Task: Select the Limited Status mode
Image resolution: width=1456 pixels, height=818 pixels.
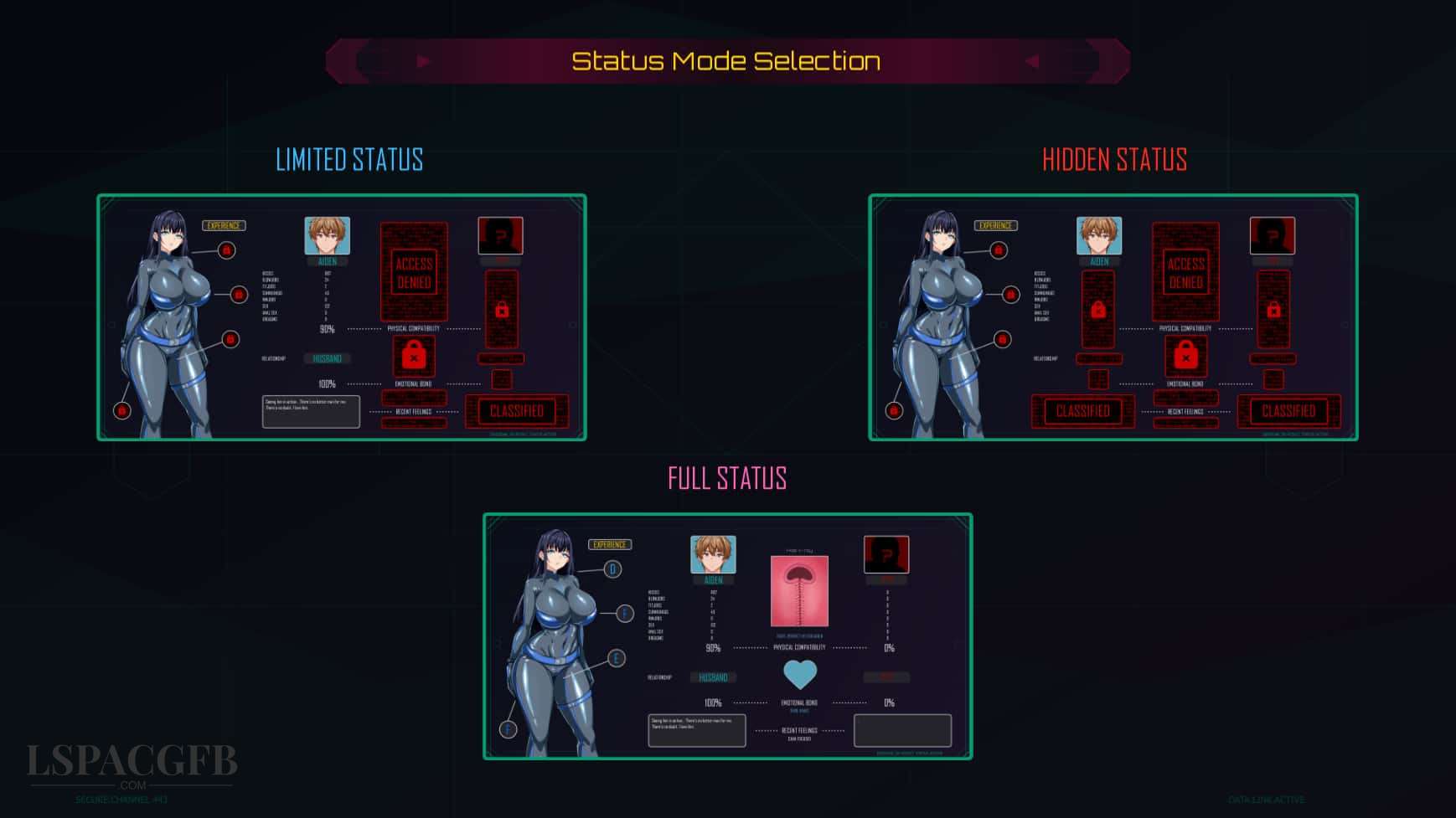Action: point(349,160)
